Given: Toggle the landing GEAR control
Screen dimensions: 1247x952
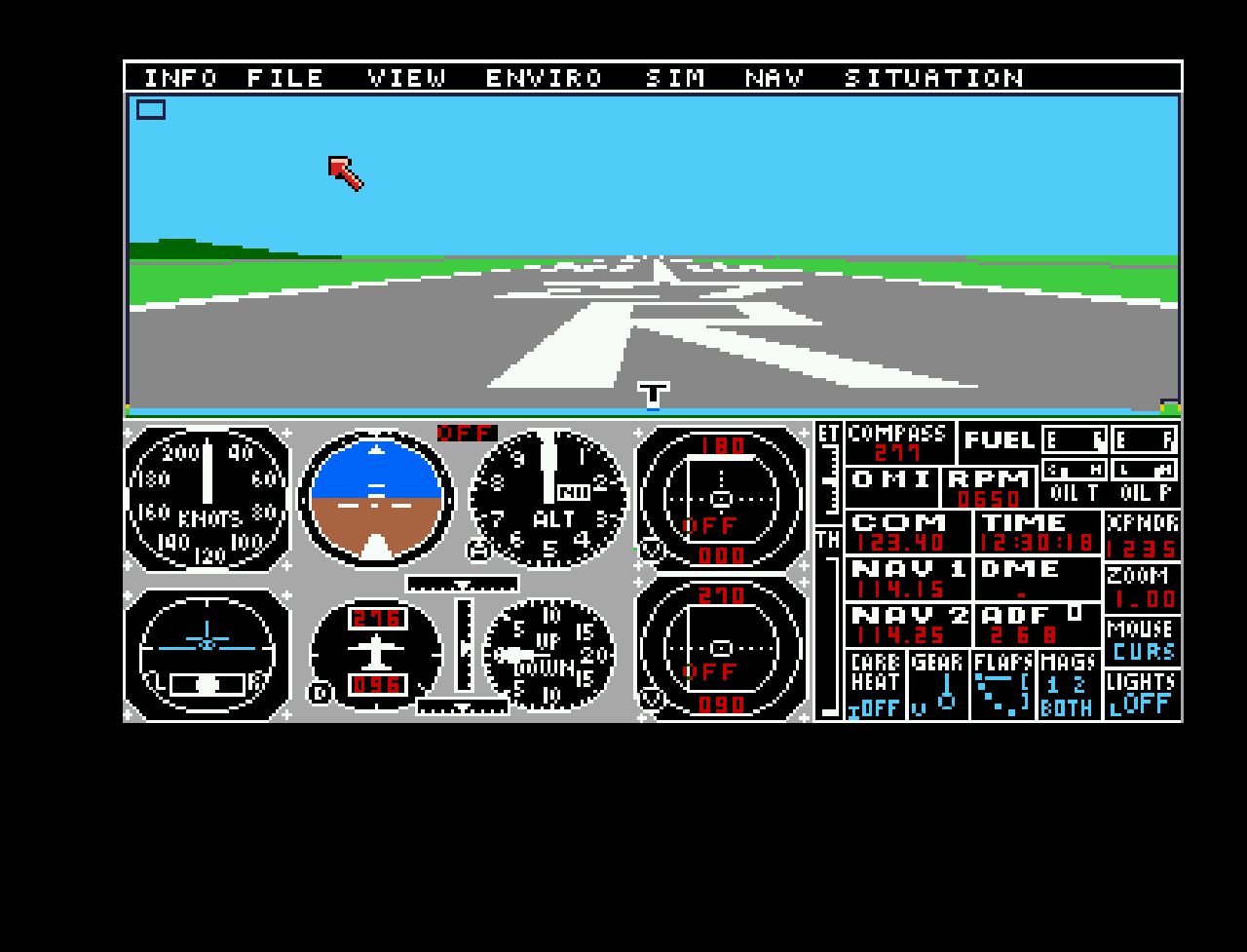Looking at the screenshot, I should (937, 686).
